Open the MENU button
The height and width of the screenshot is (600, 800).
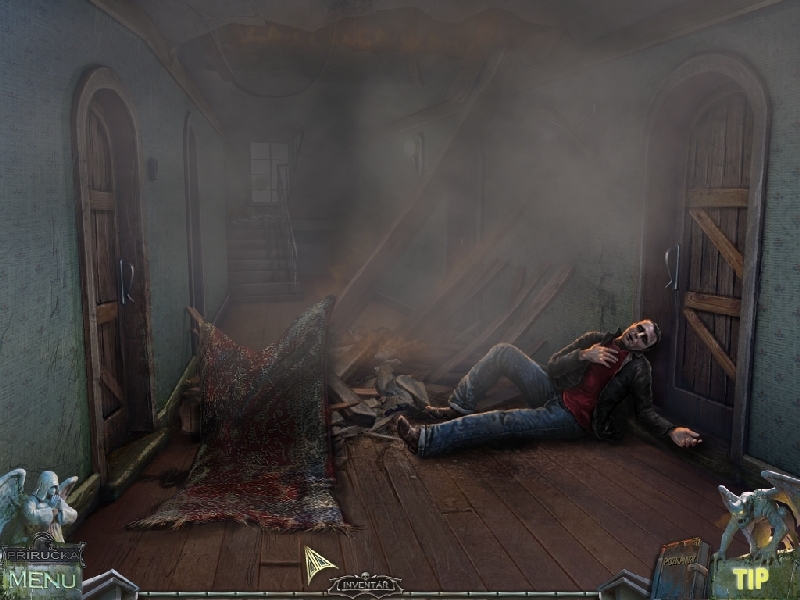coord(40,579)
